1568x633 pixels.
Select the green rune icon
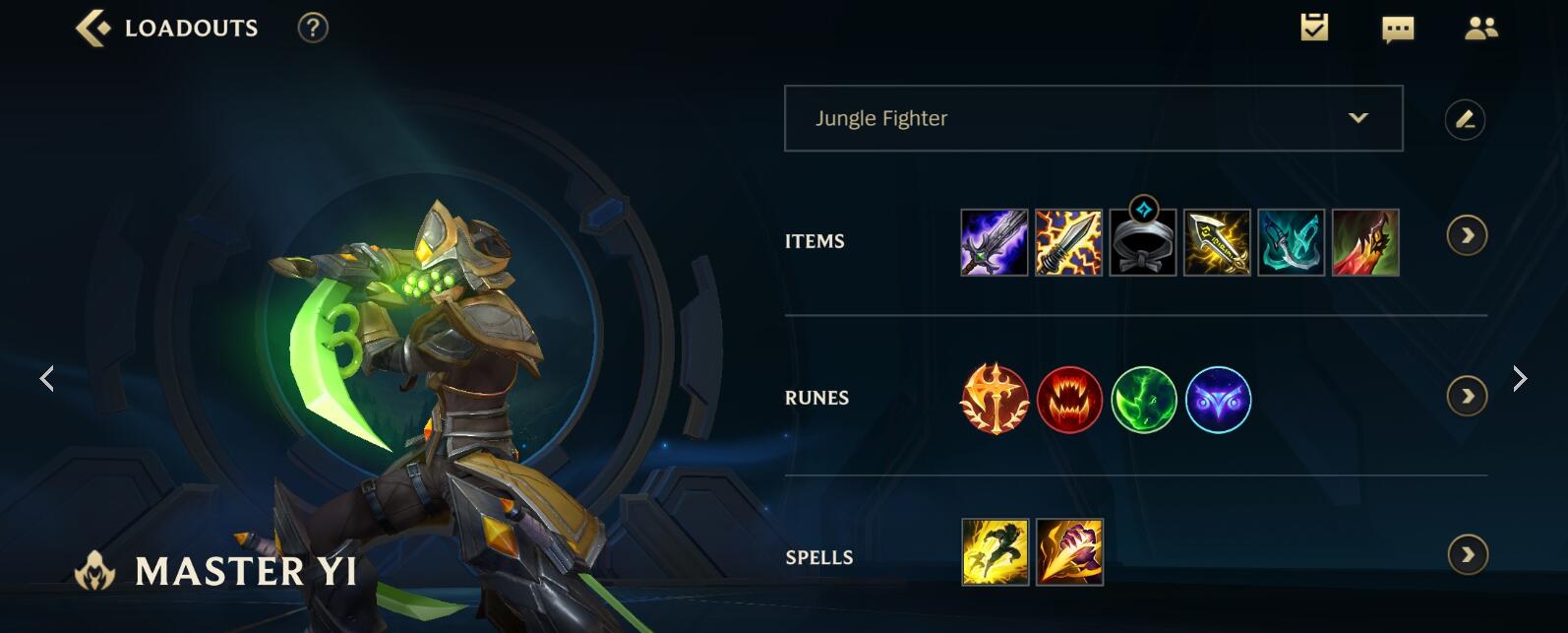[x=1144, y=400]
